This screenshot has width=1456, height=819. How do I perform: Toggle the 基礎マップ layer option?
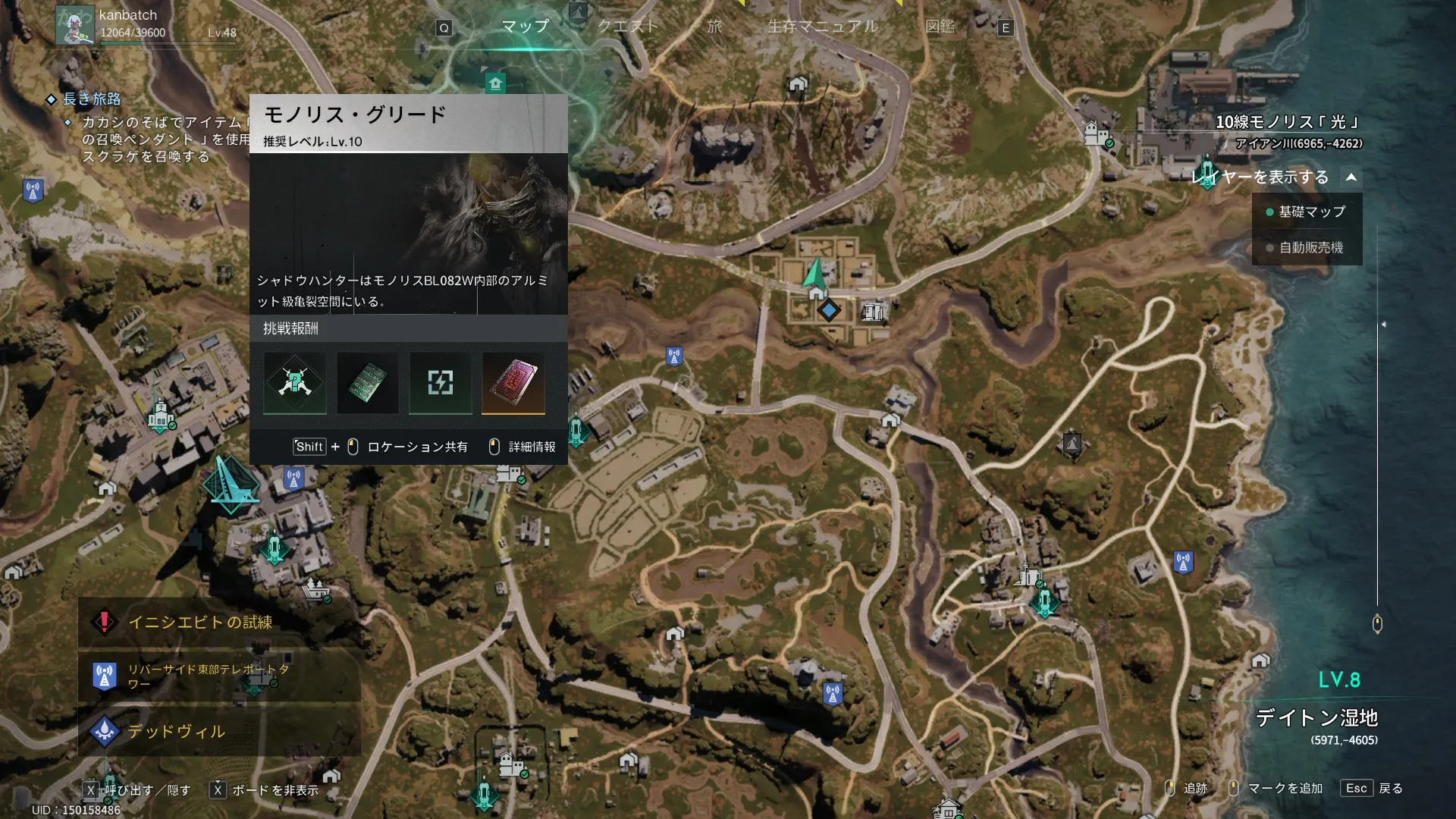(1306, 212)
